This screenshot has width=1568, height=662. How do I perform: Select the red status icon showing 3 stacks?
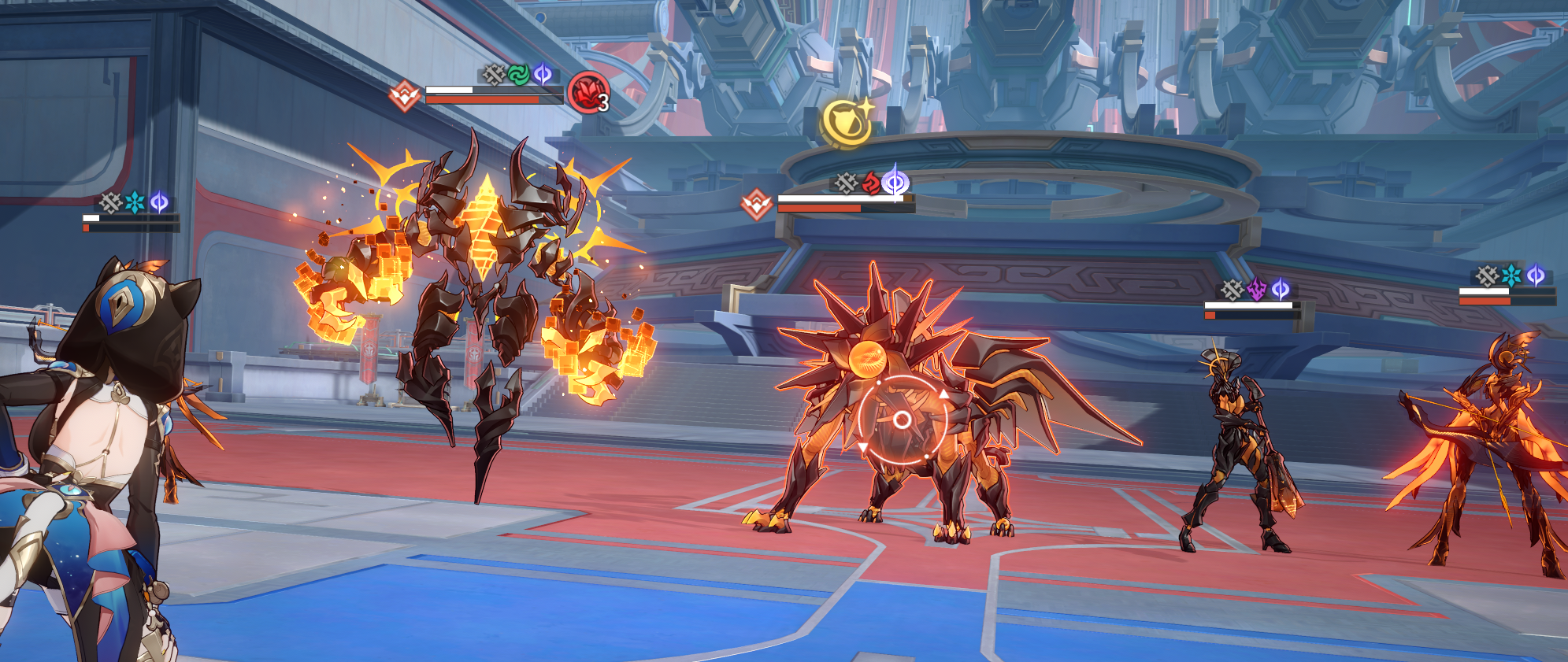(x=588, y=91)
